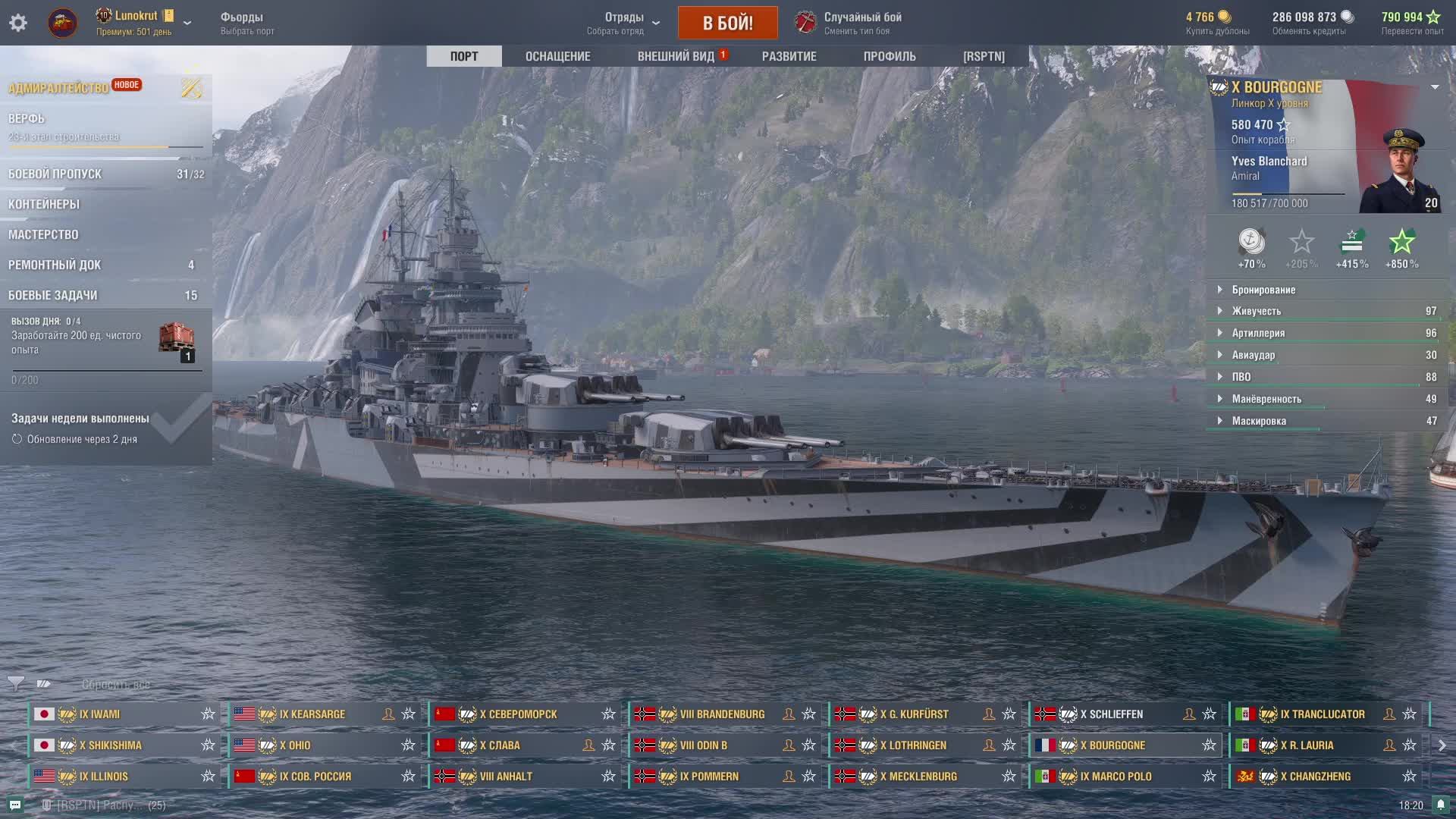Open Адмиралтейство from the side menu
Screen dimensions: 1456x819
(x=59, y=88)
